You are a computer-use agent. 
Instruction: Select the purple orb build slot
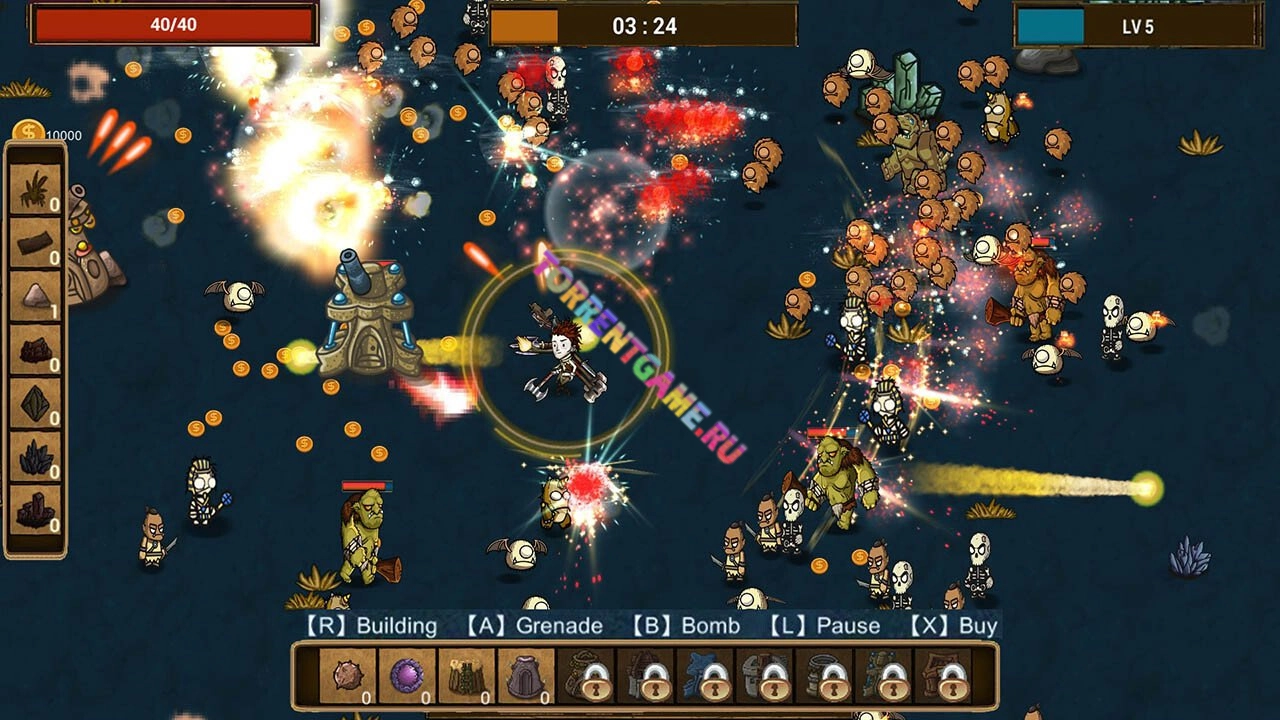point(407,676)
